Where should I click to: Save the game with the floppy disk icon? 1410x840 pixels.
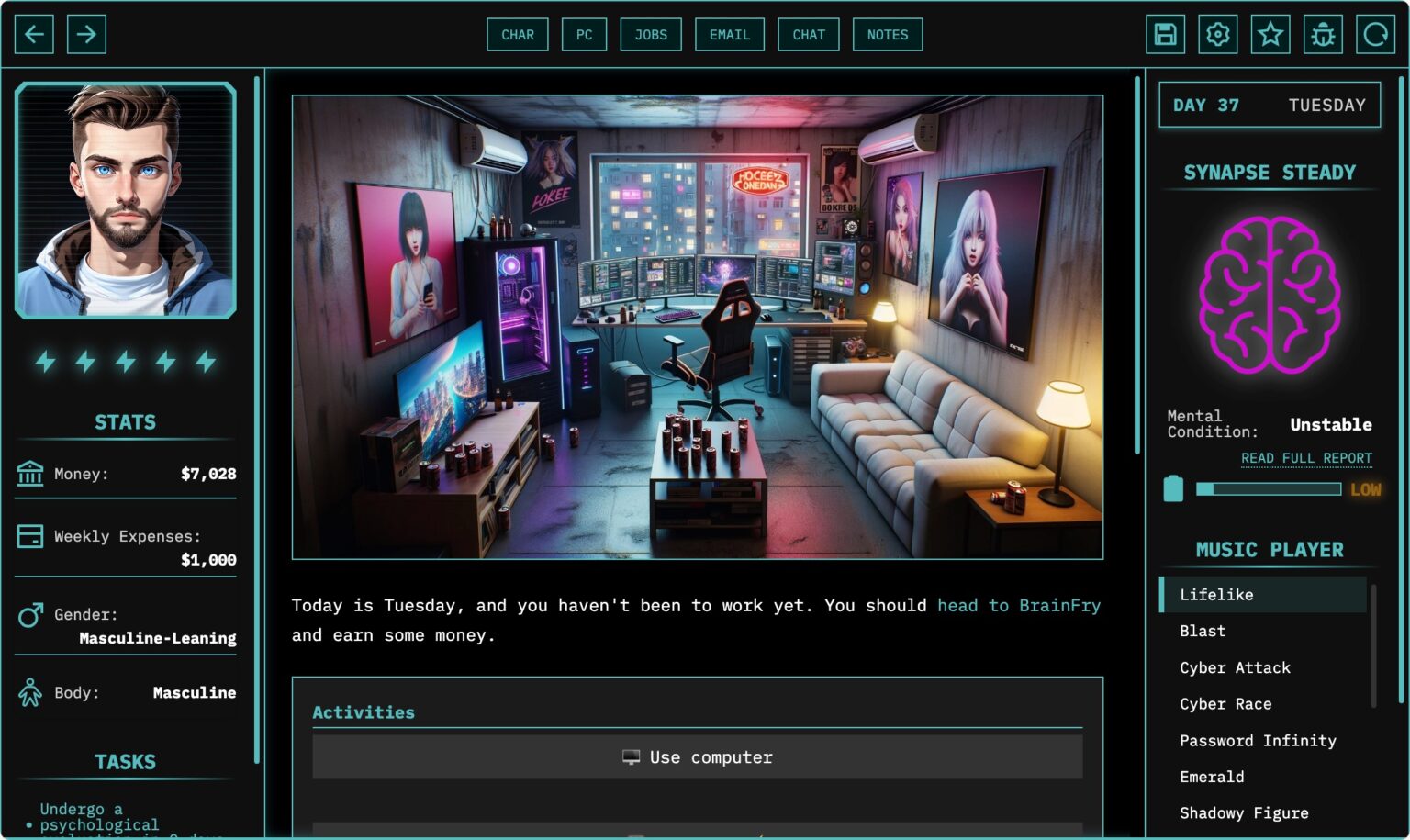click(1164, 33)
